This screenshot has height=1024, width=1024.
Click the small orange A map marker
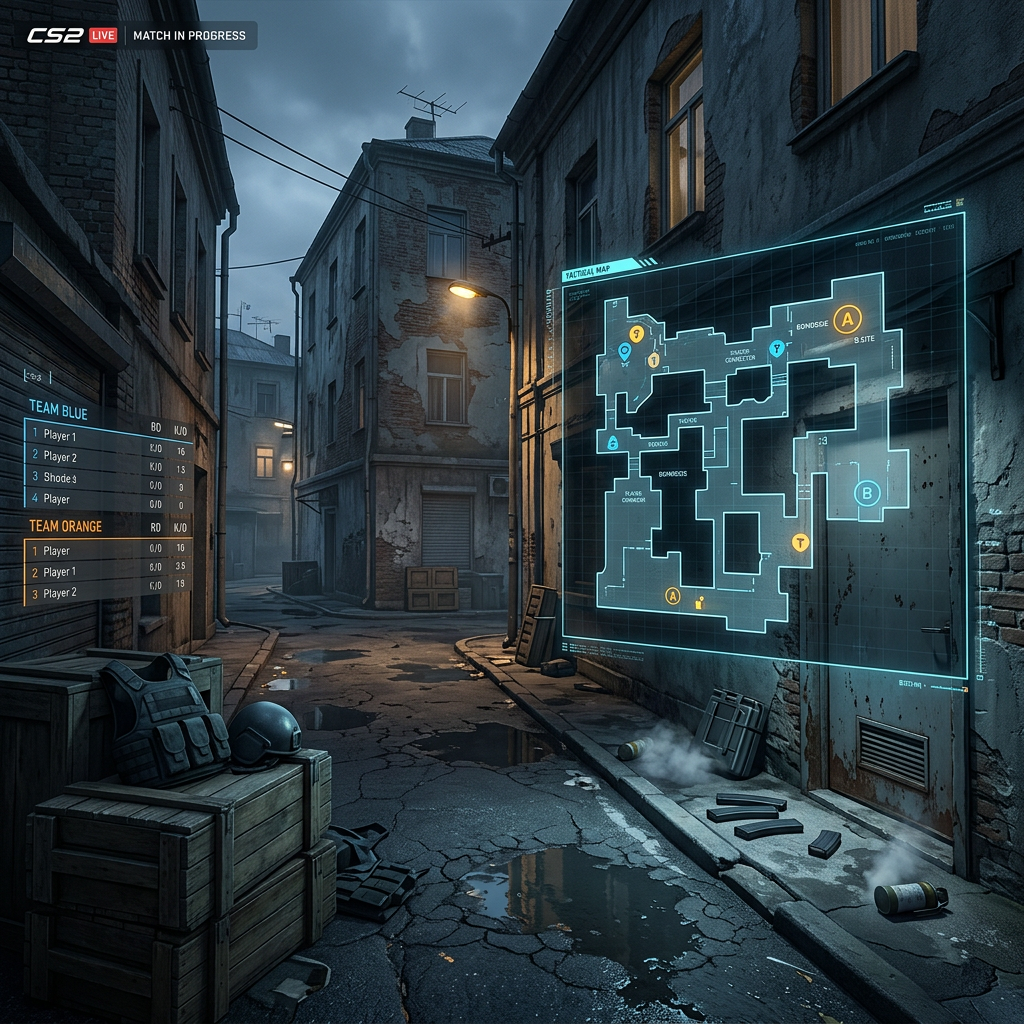(673, 596)
